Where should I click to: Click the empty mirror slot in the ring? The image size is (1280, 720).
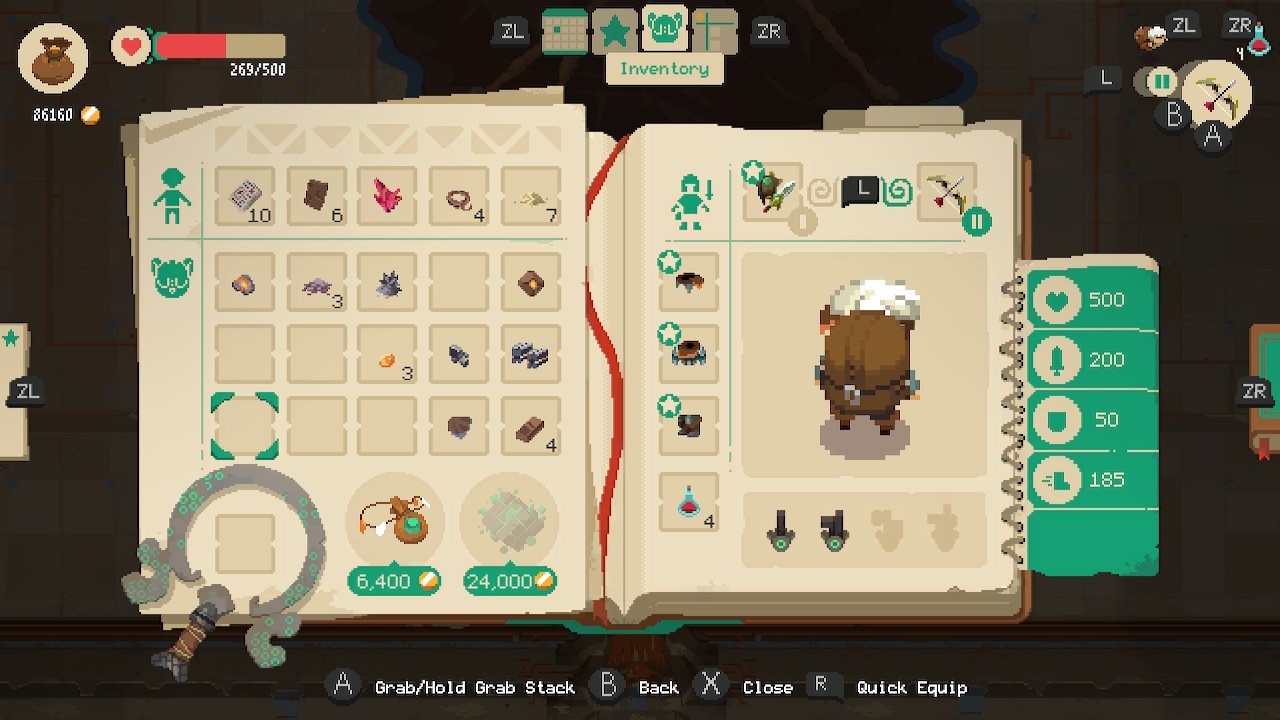(245, 544)
